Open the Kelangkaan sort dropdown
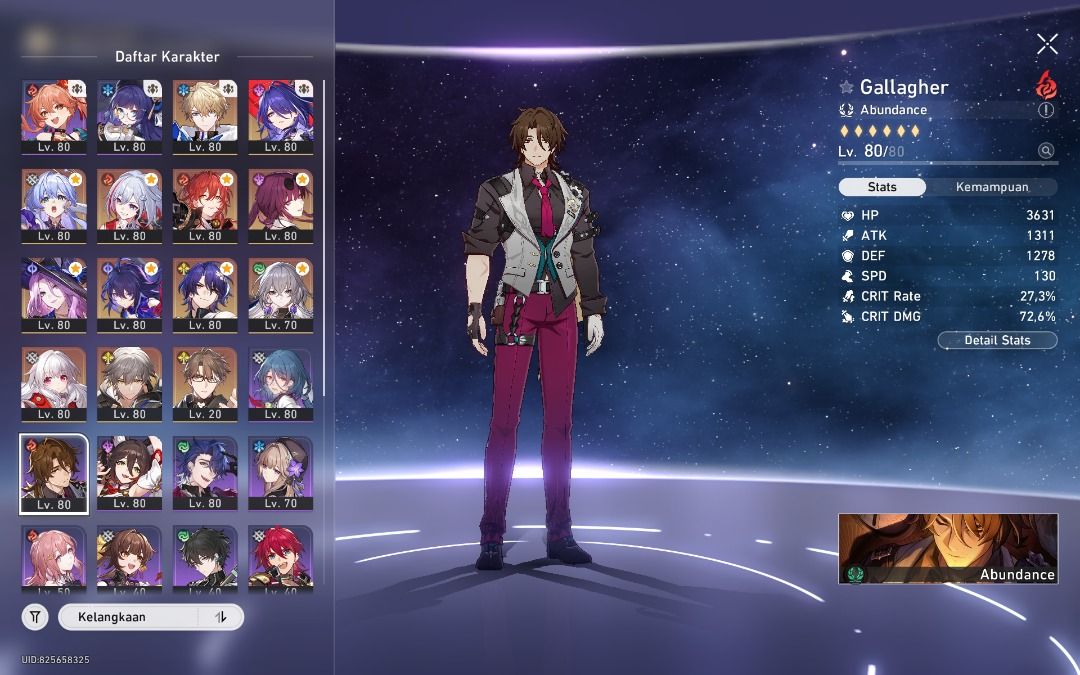The width and height of the screenshot is (1080, 675). pos(130,617)
